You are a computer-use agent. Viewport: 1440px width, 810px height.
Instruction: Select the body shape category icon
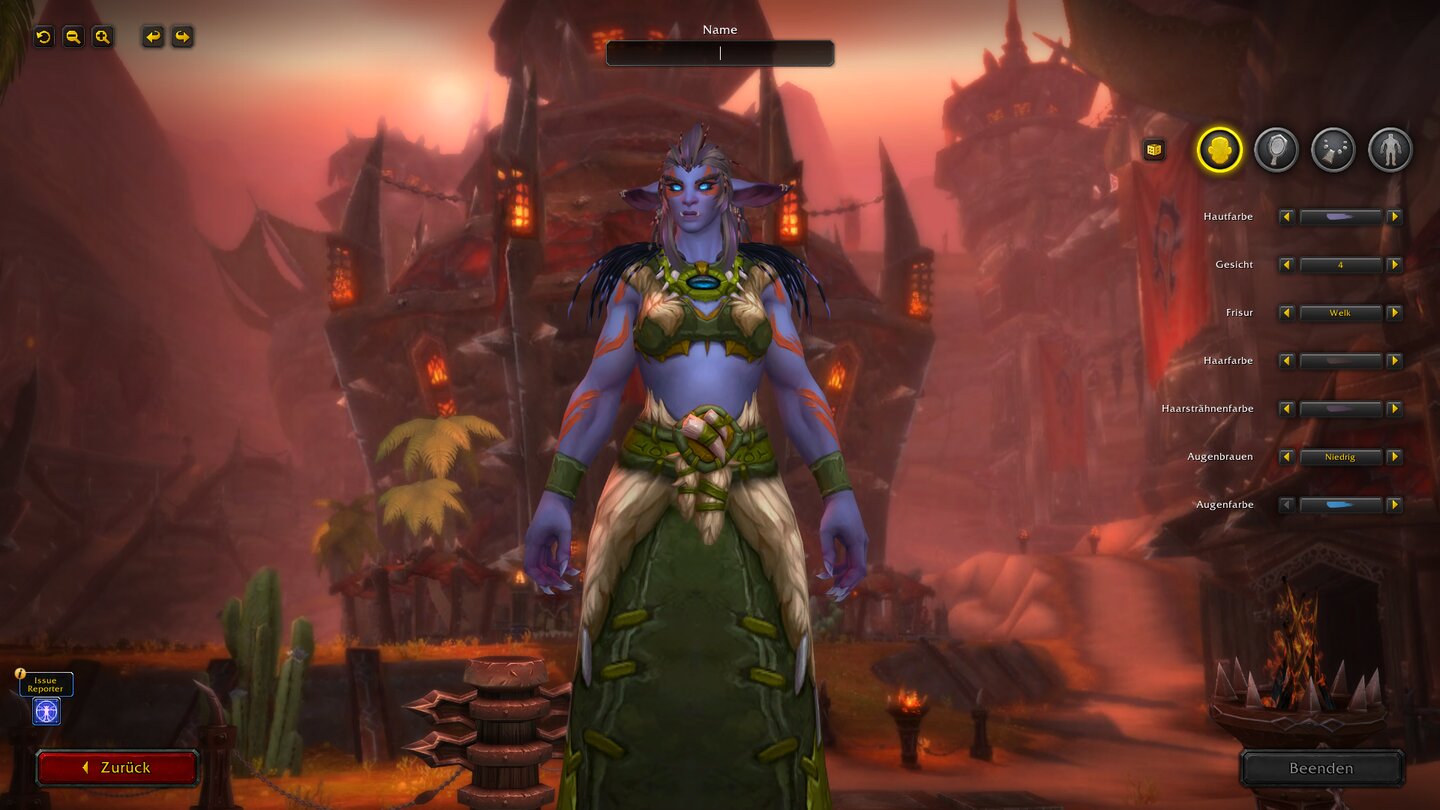pyautogui.click(x=1390, y=150)
